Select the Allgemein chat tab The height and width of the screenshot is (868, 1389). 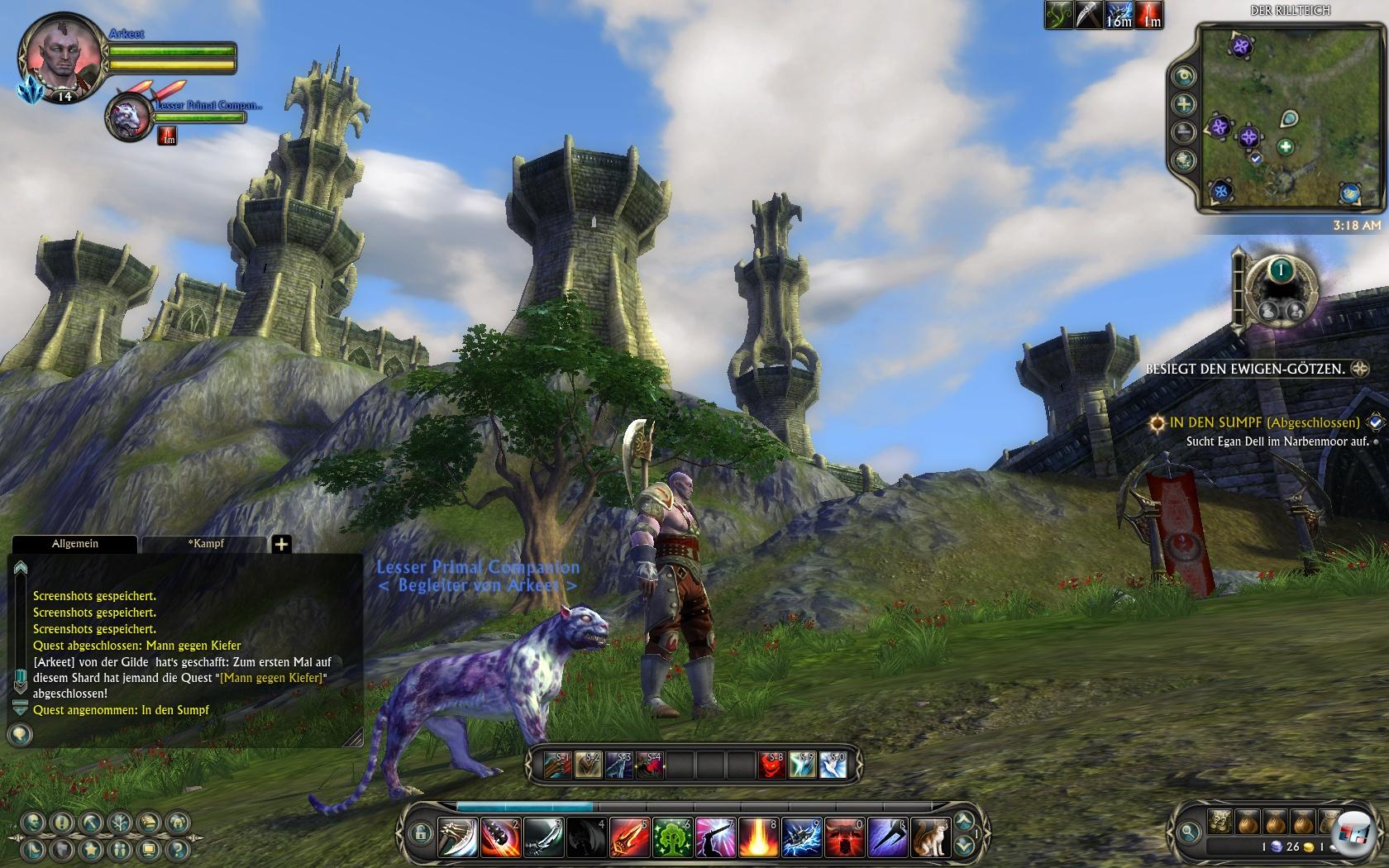tap(74, 544)
